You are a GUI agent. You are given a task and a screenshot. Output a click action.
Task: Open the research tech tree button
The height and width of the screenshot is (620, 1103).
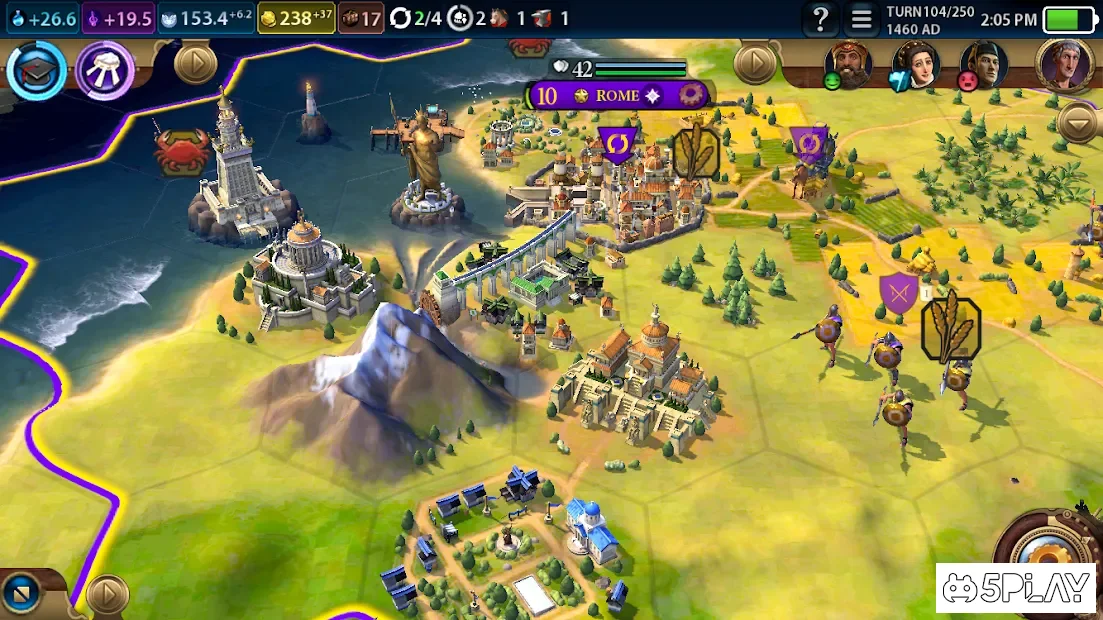(36, 71)
